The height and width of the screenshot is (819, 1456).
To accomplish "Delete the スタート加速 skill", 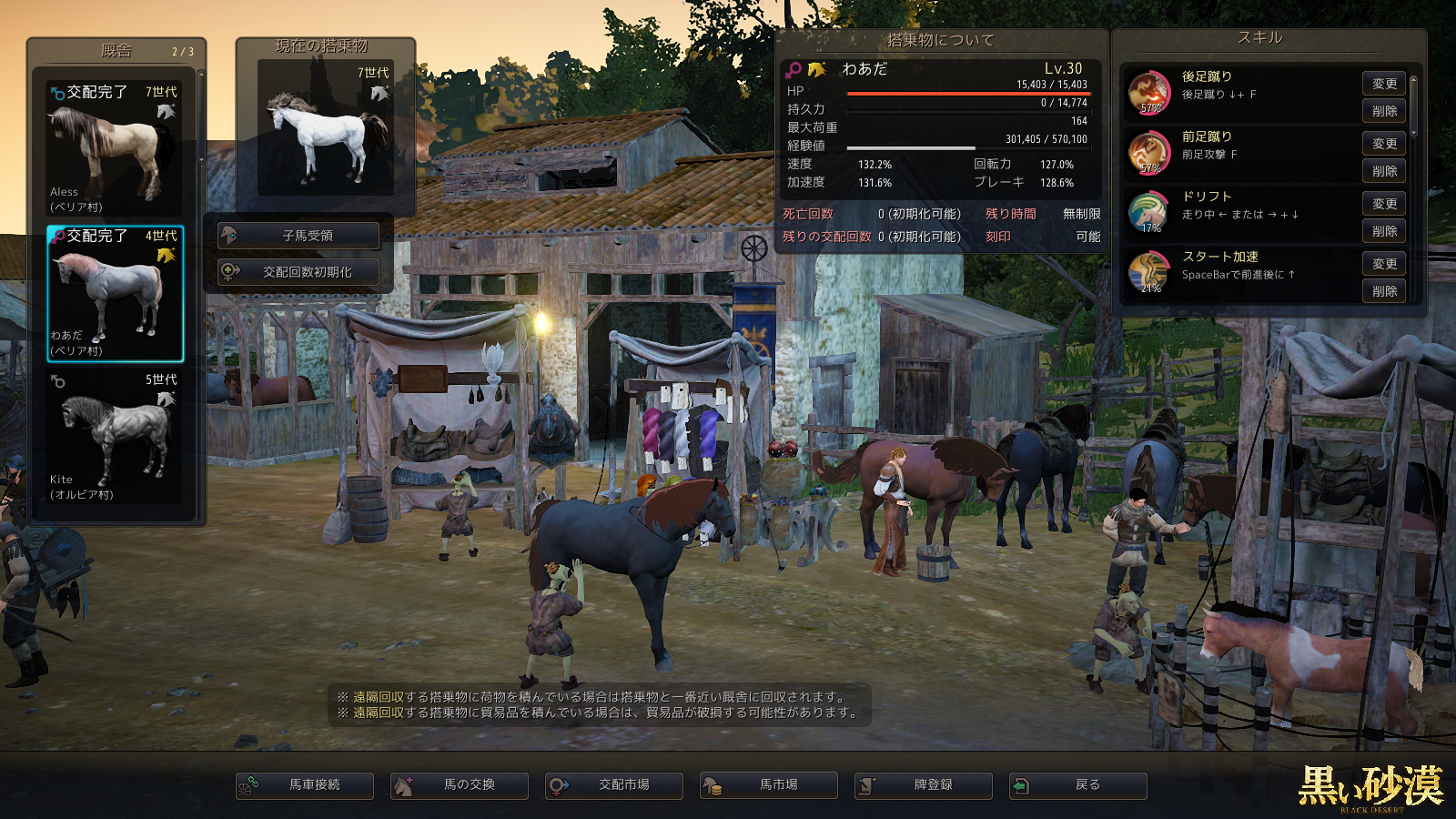I will click(1384, 291).
